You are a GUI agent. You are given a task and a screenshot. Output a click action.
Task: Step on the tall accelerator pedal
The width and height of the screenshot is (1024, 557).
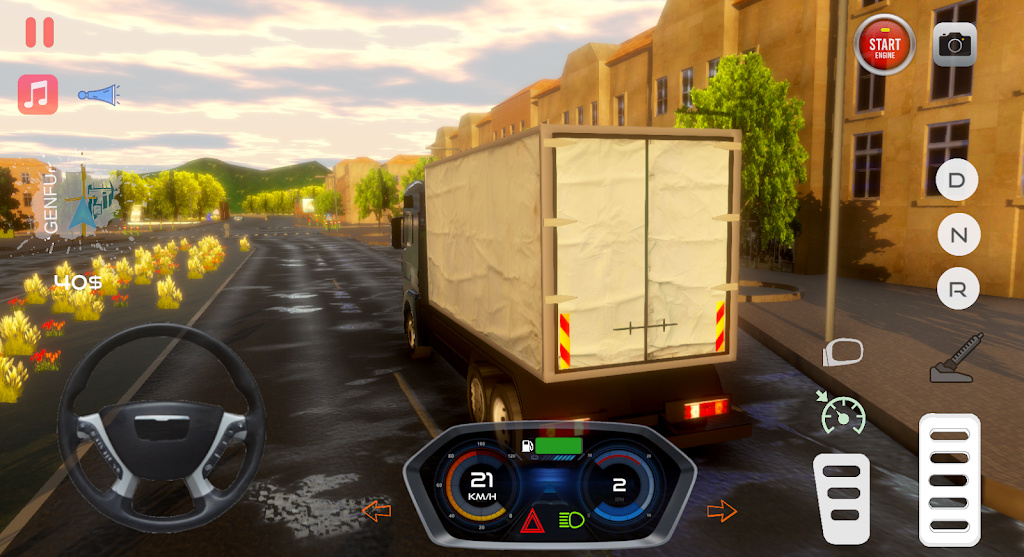click(x=949, y=480)
